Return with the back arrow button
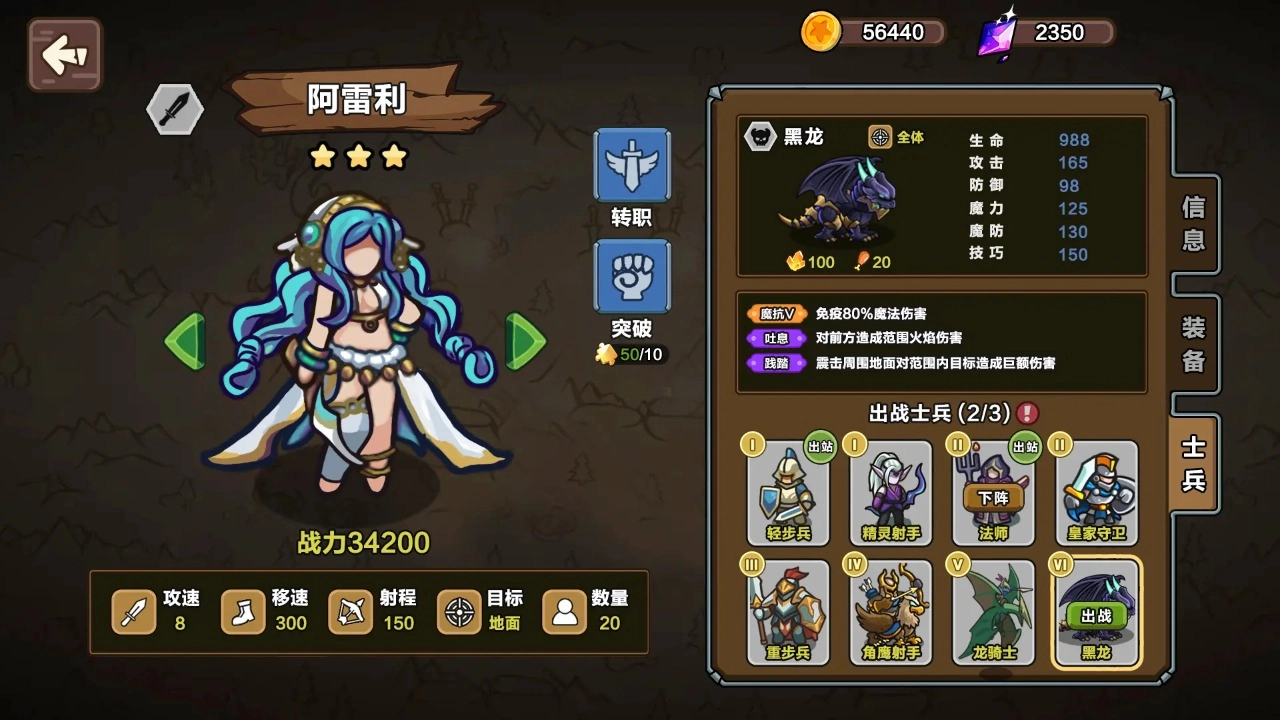The height and width of the screenshot is (720, 1280). [63, 55]
